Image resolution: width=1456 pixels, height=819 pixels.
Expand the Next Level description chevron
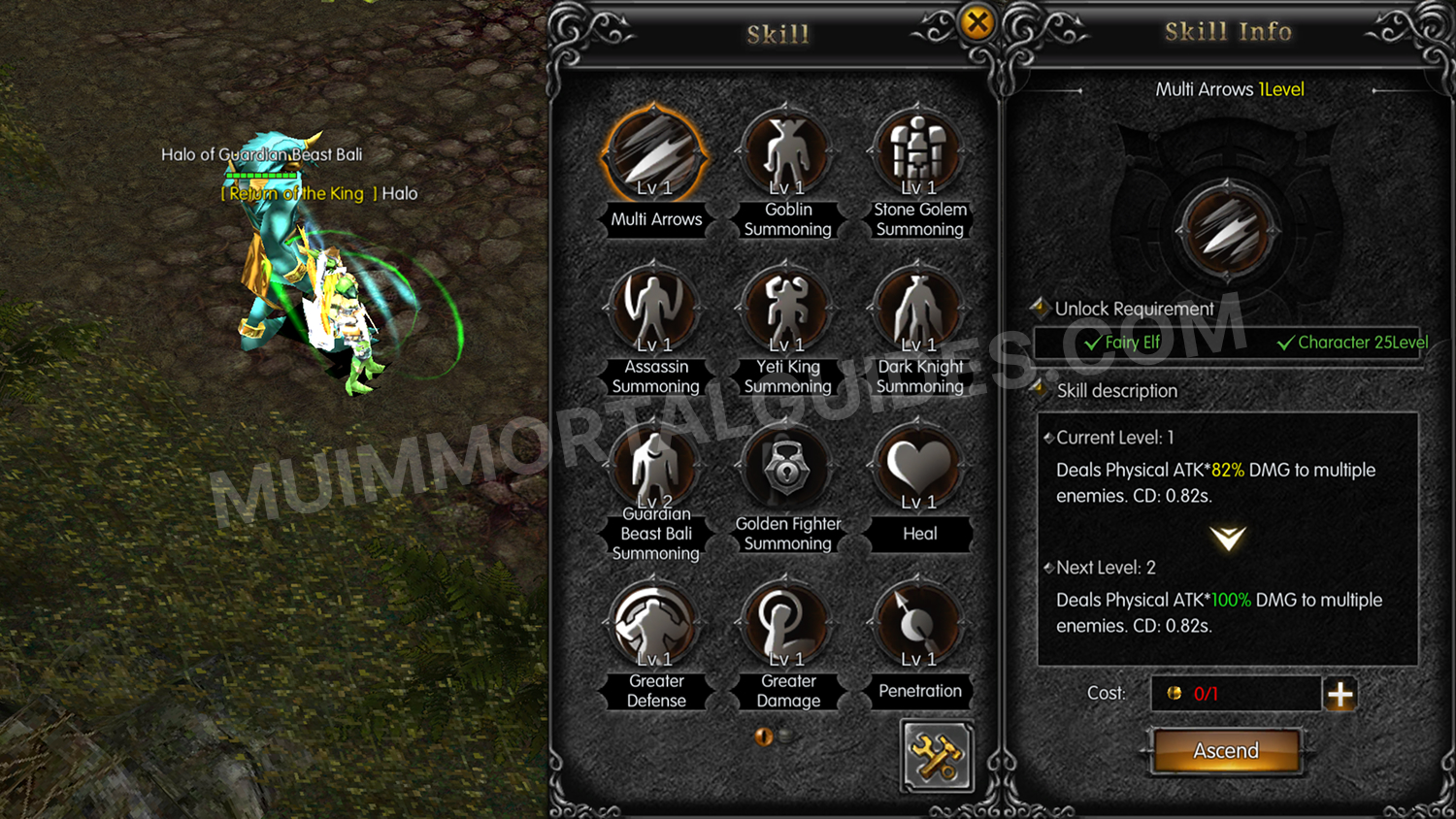(x=1227, y=536)
